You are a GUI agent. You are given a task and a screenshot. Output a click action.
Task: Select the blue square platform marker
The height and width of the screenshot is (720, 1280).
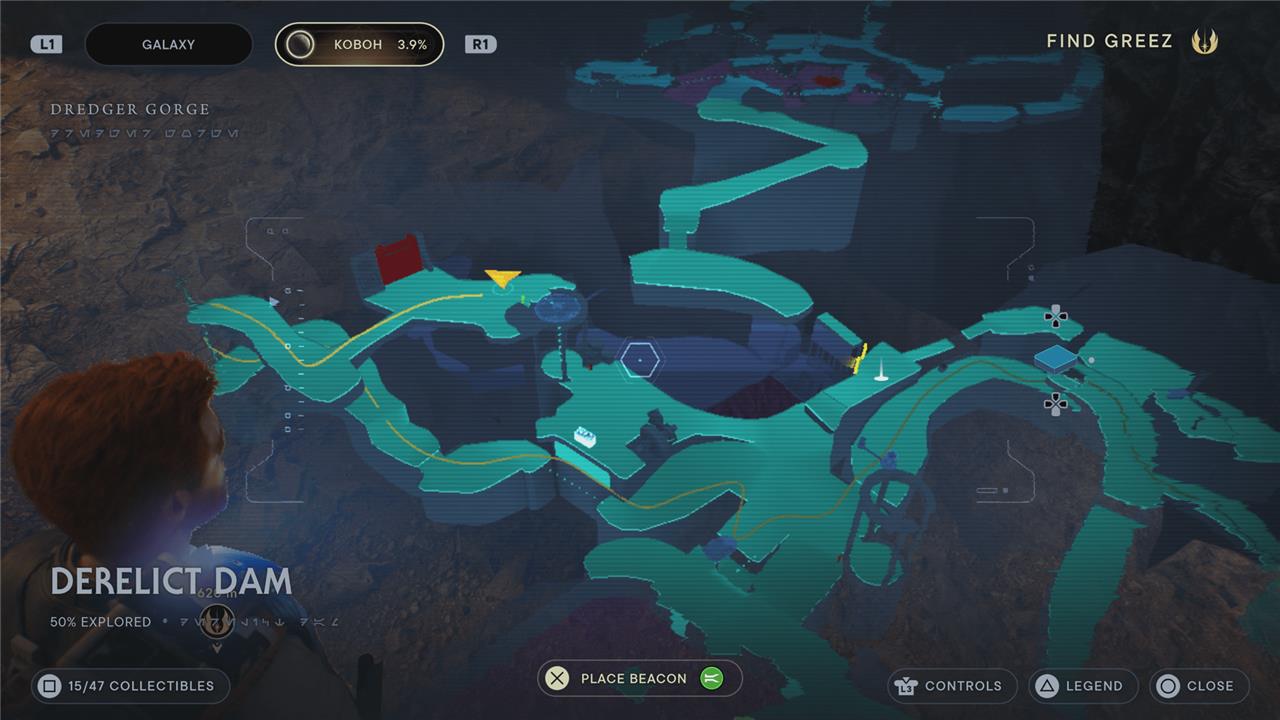1056,357
